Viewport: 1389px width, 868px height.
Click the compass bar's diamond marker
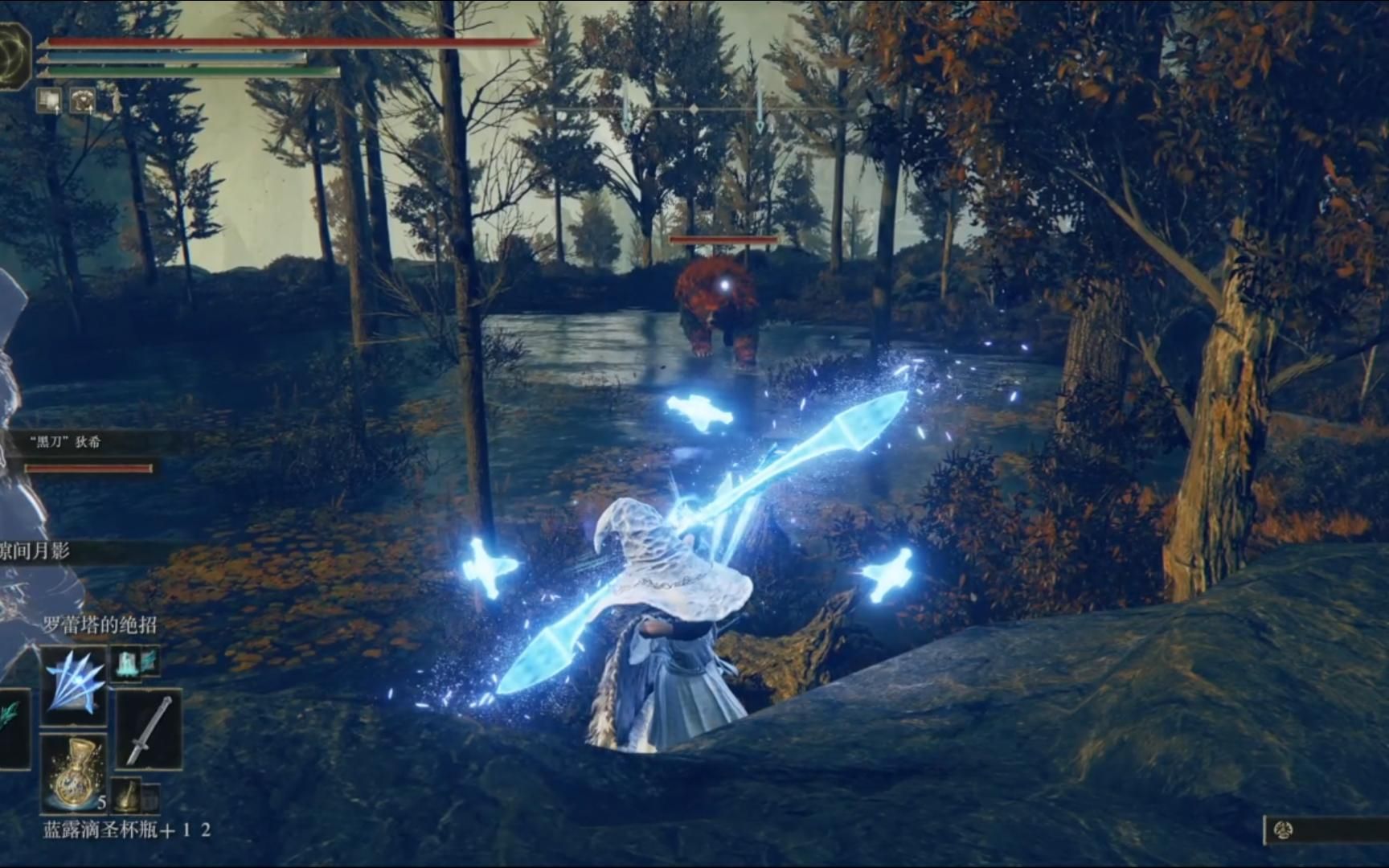[x=694, y=108]
